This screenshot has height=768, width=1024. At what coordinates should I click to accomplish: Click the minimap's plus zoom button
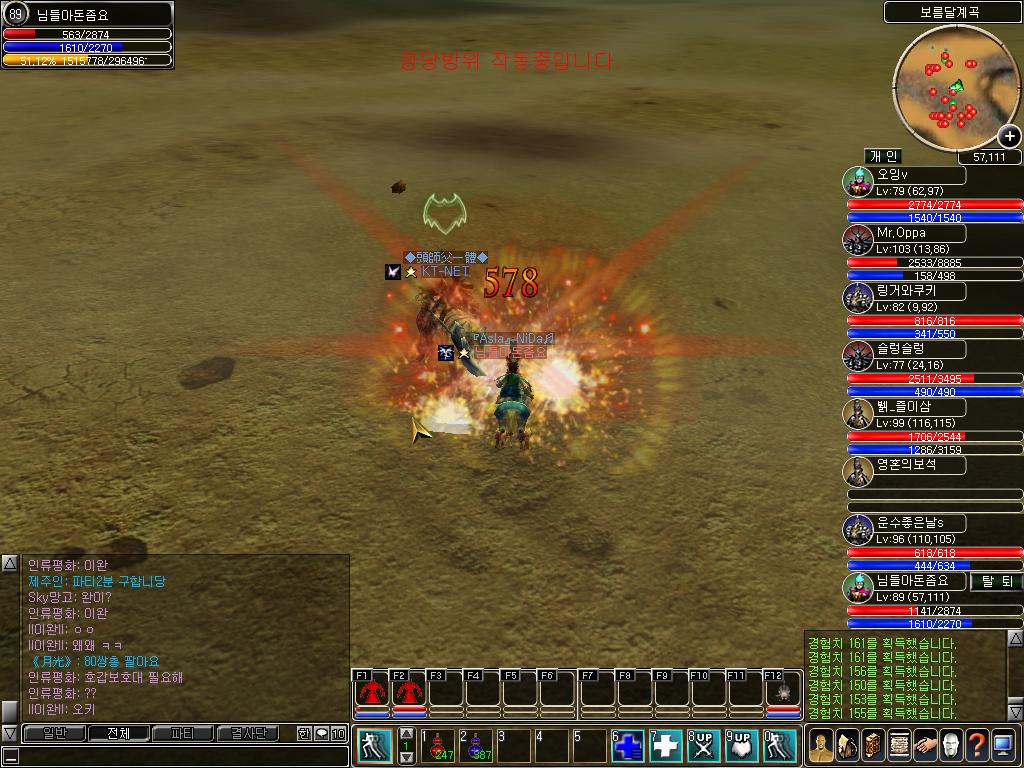click(1009, 137)
